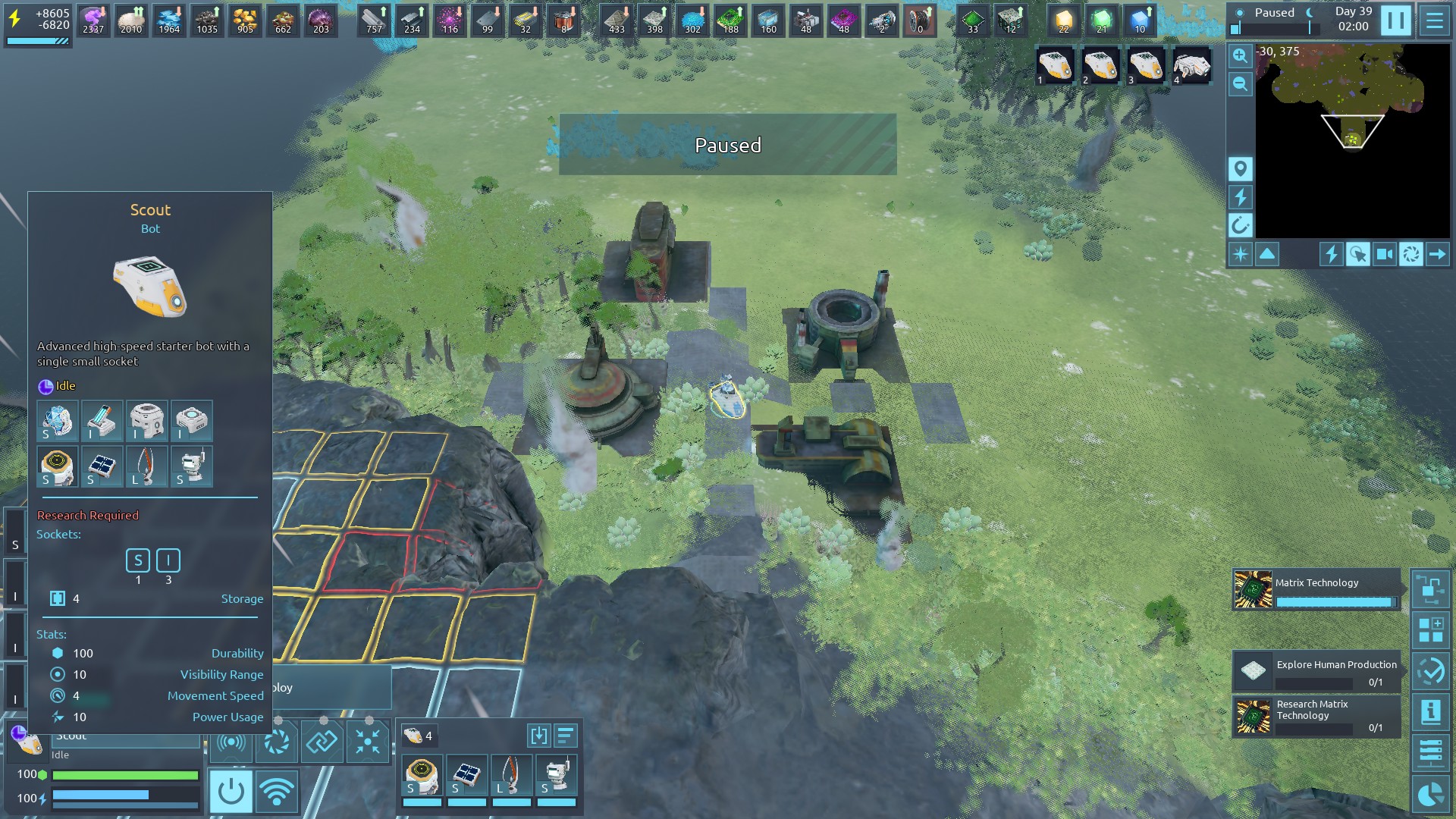The width and height of the screenshot is (1456, 819).
Task: Select the first scout bot shortcut
Action: click(x=1054, y=67)
